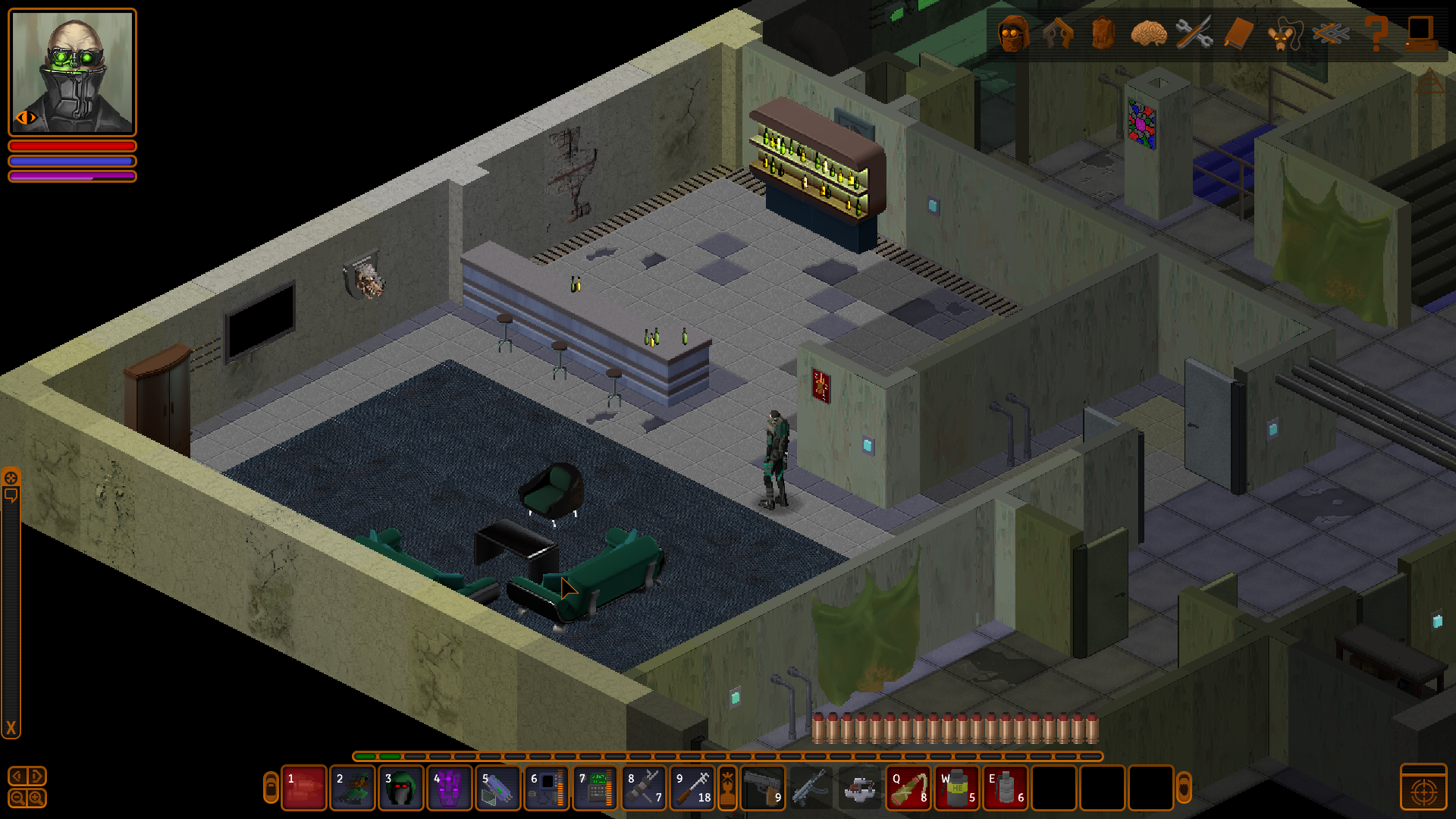Screen dimensions: 1456x819
Task: Select the grey grenade in slot E
Action: pos(1006,788)
